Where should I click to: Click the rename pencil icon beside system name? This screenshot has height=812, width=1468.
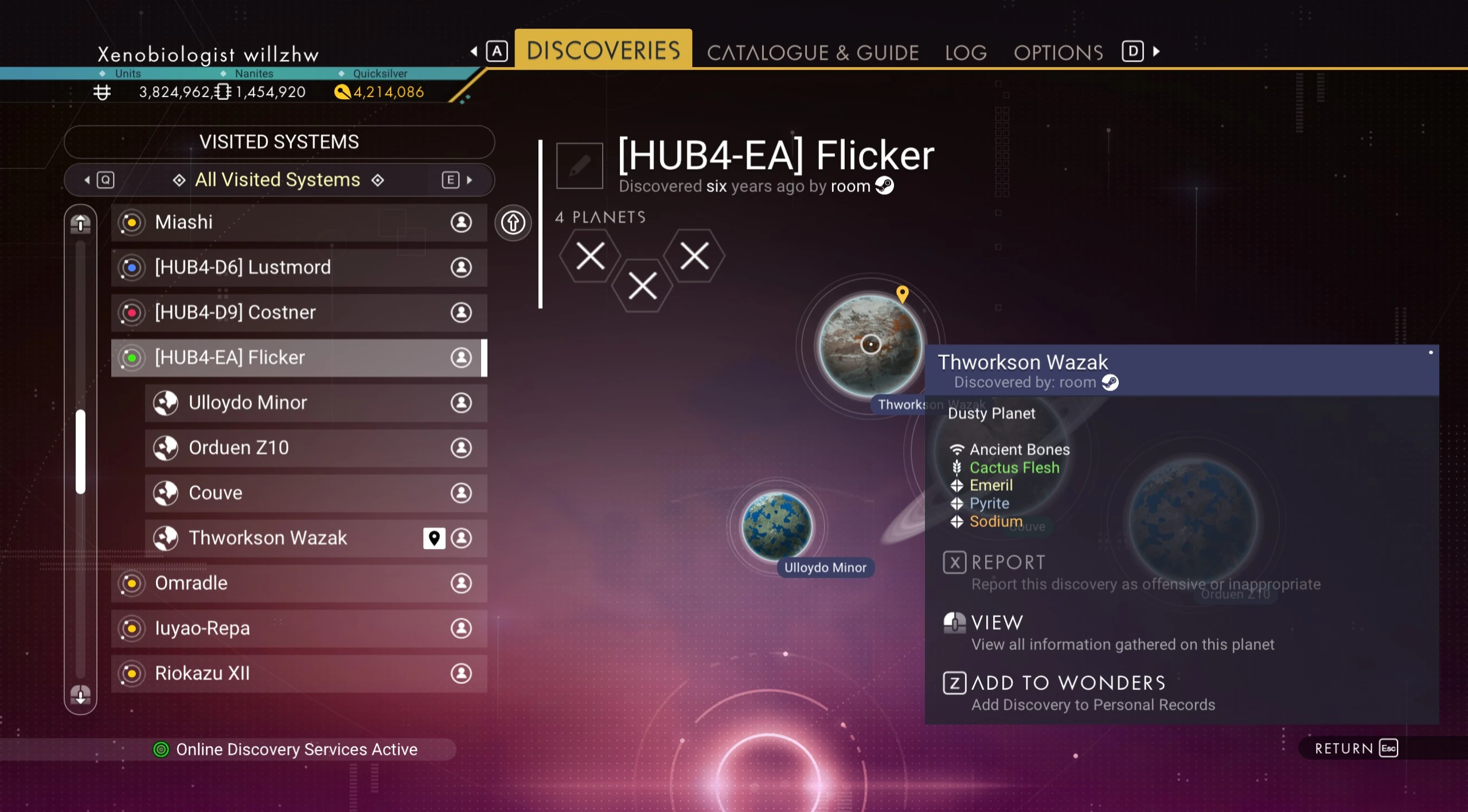point(579,166)
